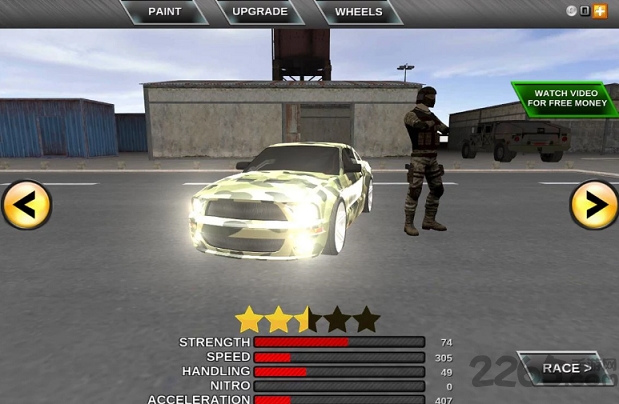
Task: Show the previous car with the left arrow
Action: pos(26,205)
